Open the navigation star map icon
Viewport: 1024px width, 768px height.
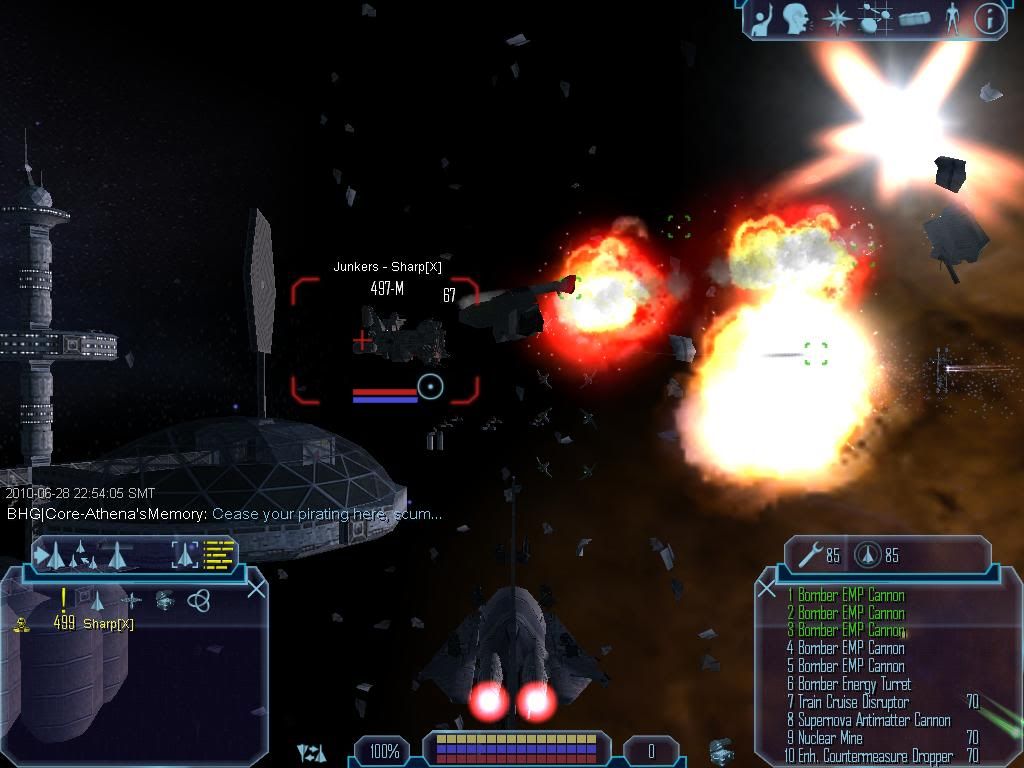point(835,18)
